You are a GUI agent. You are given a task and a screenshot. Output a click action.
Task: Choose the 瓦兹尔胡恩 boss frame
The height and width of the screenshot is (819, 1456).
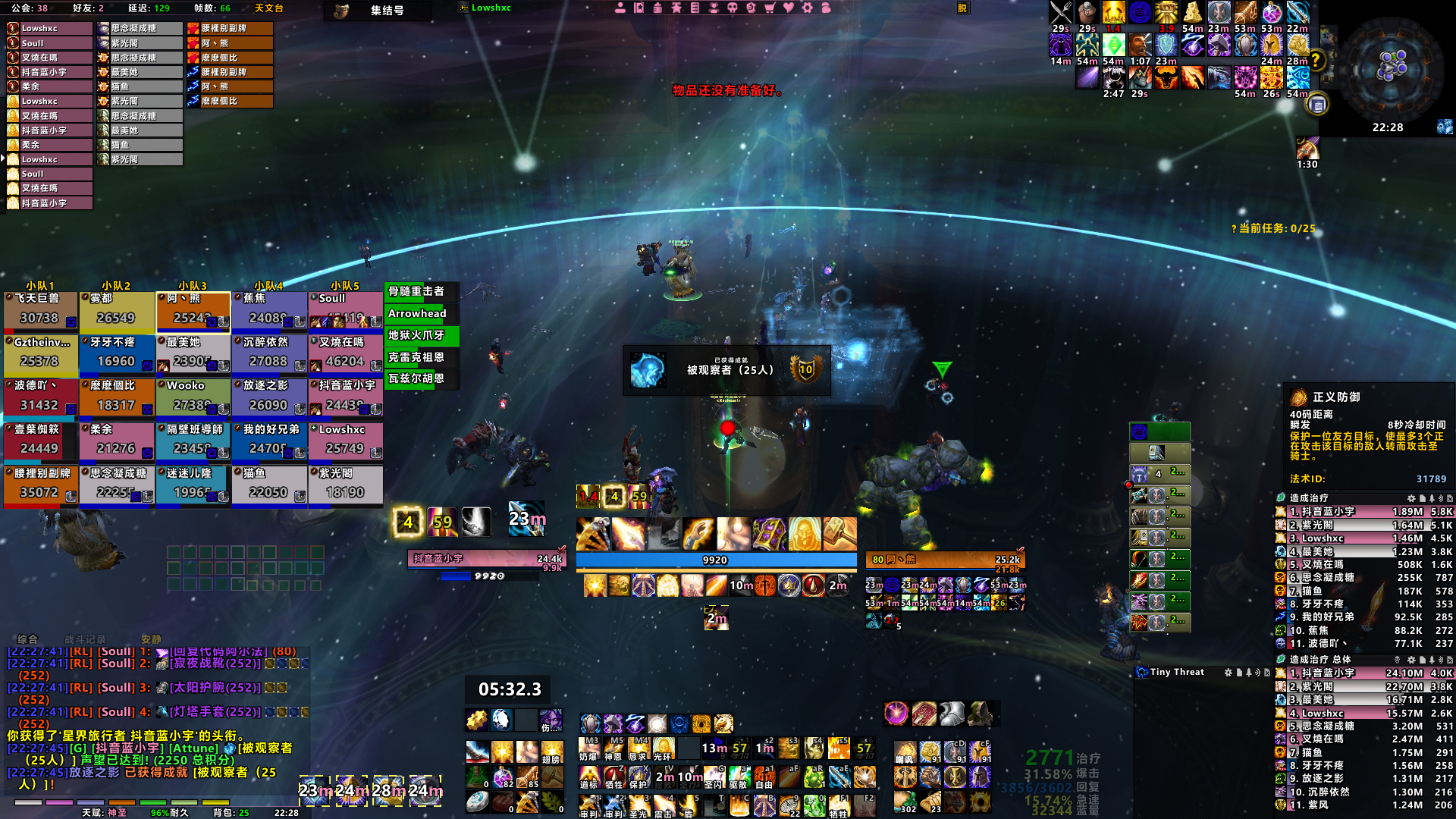422,378
